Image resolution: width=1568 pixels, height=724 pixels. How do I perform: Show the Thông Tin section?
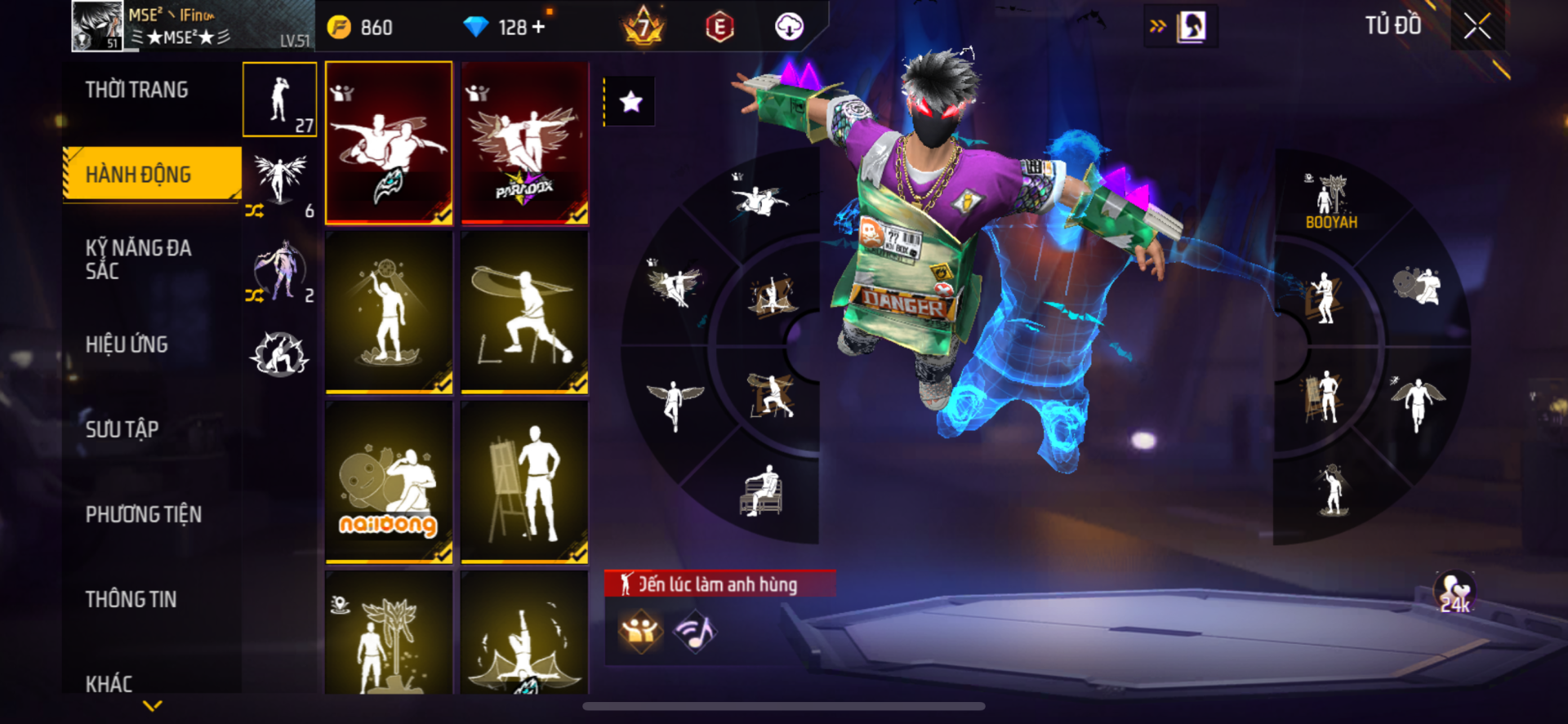point(131,599)
